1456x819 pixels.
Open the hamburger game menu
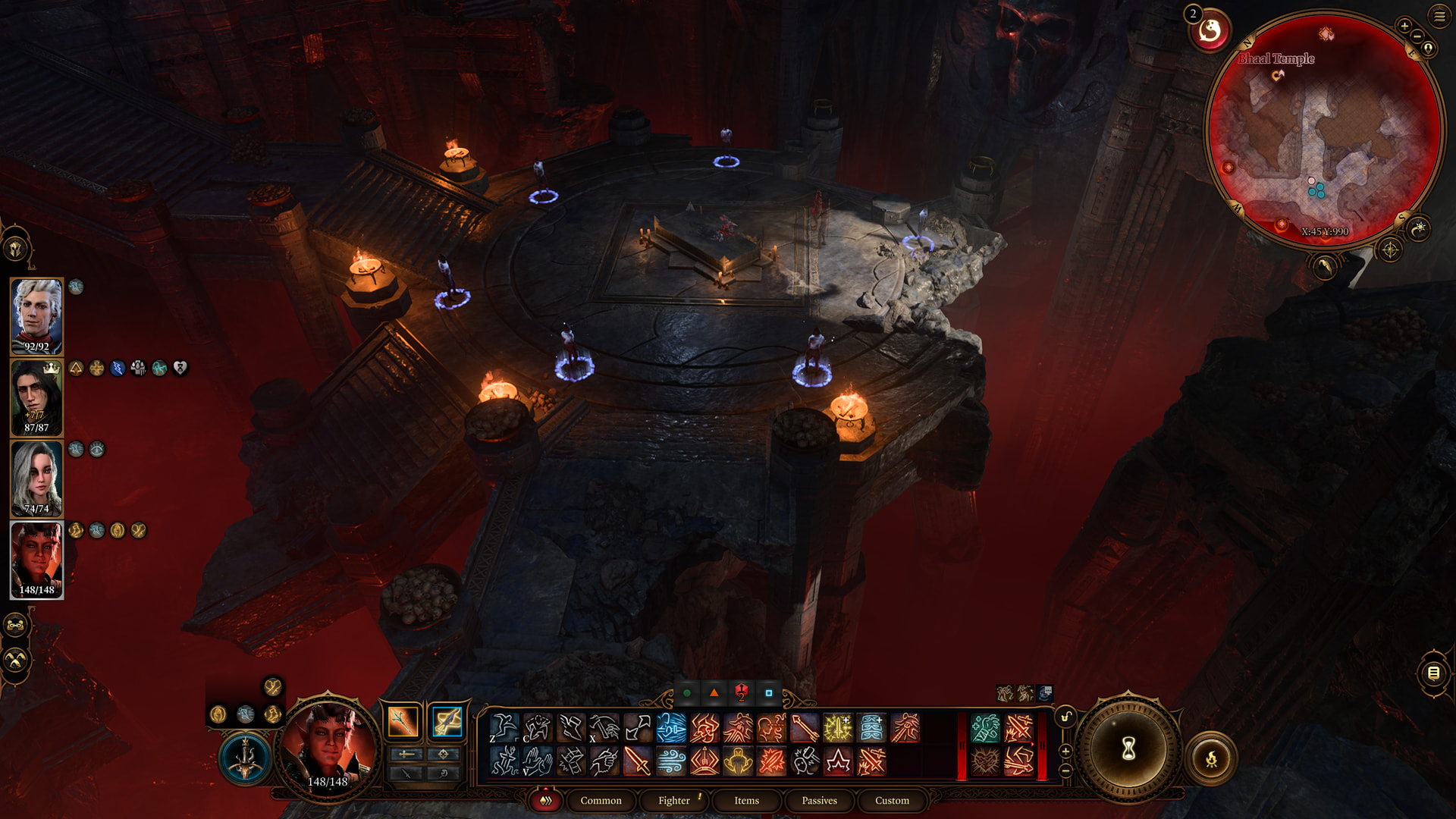point(1439,15)
